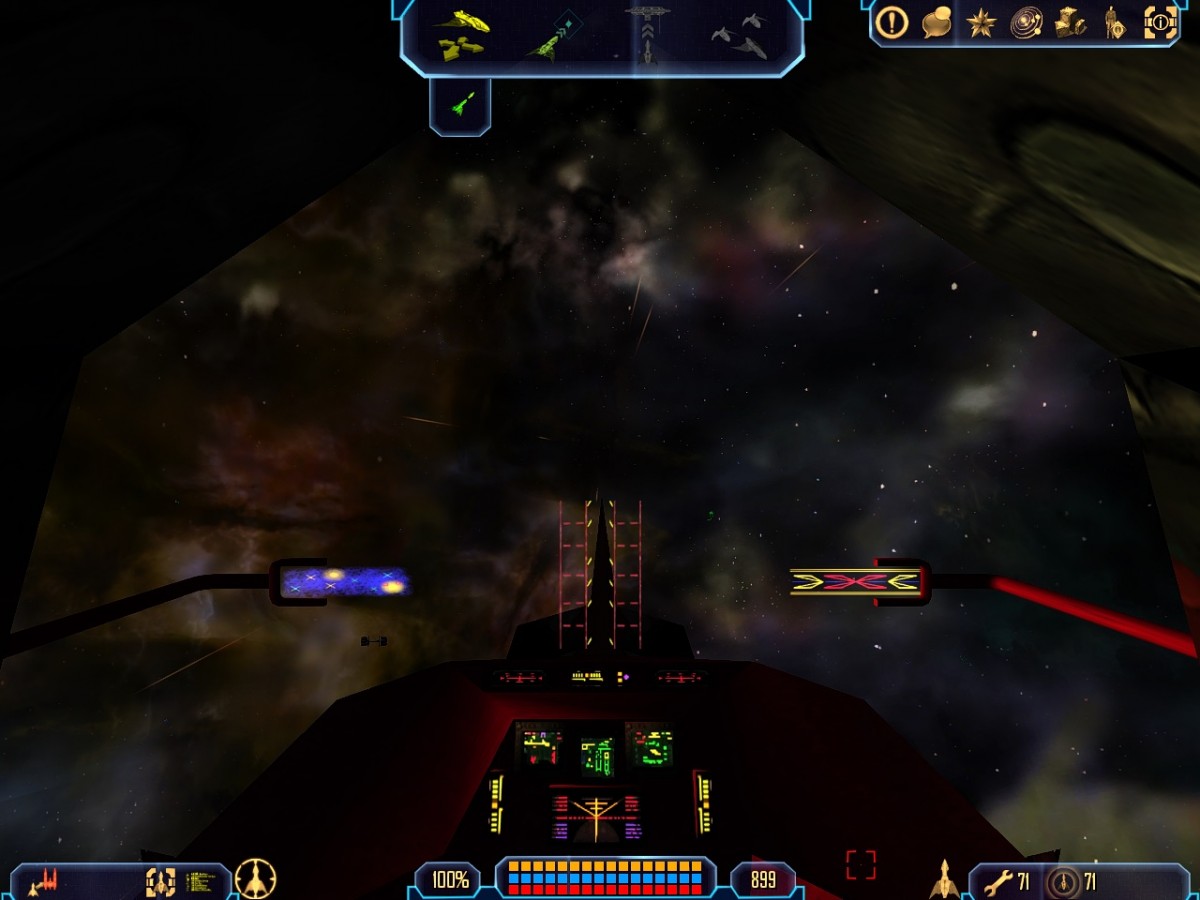Select the yellow debris cluster icon
The width and height of the screenshot is (1200, 900).
460,47
